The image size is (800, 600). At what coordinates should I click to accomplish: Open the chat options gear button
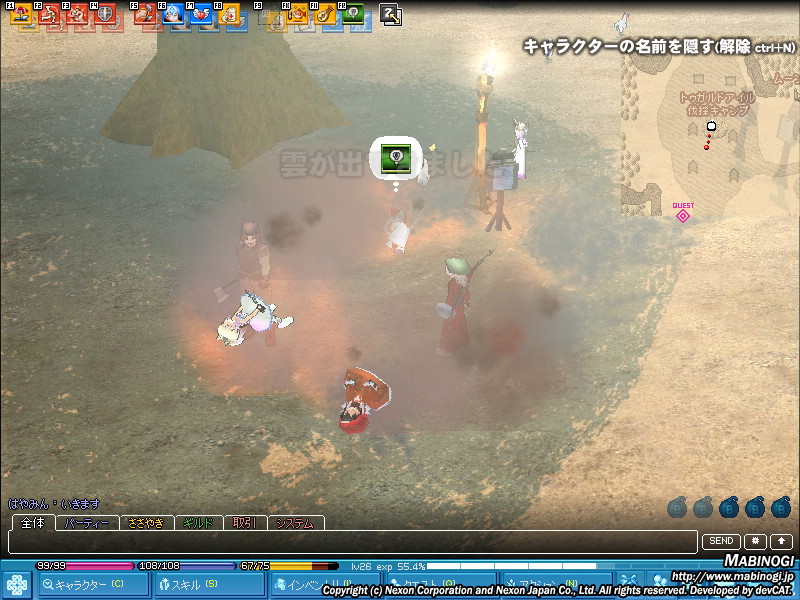(754, 541)
